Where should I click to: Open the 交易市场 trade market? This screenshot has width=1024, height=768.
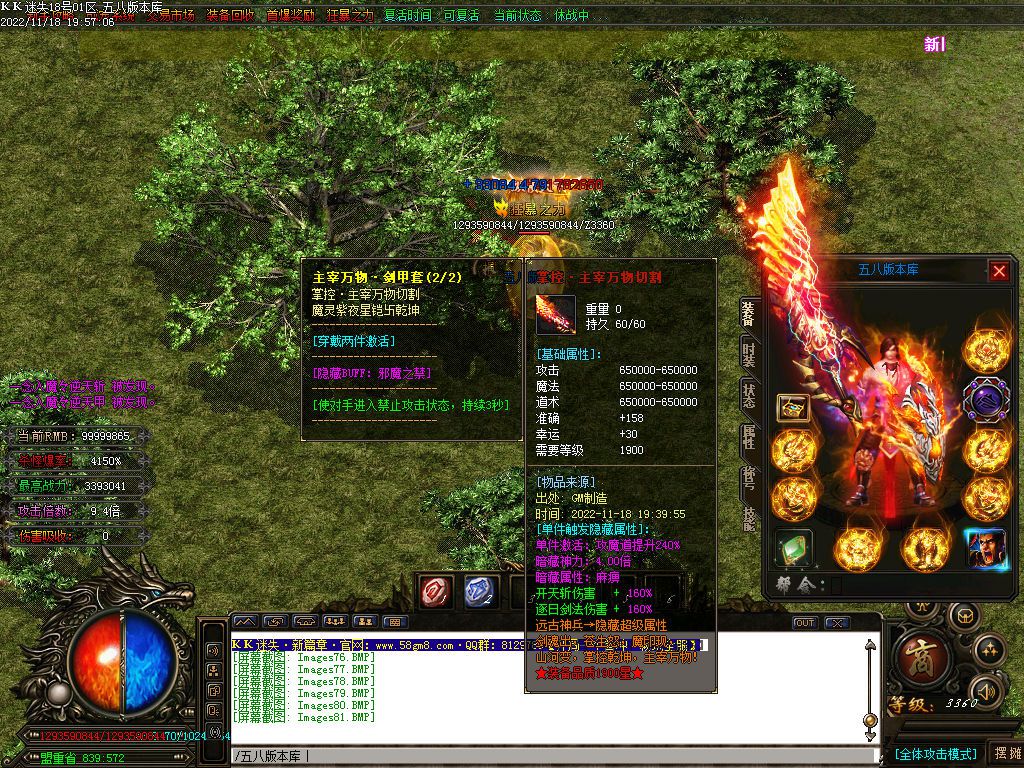point(170,16)
